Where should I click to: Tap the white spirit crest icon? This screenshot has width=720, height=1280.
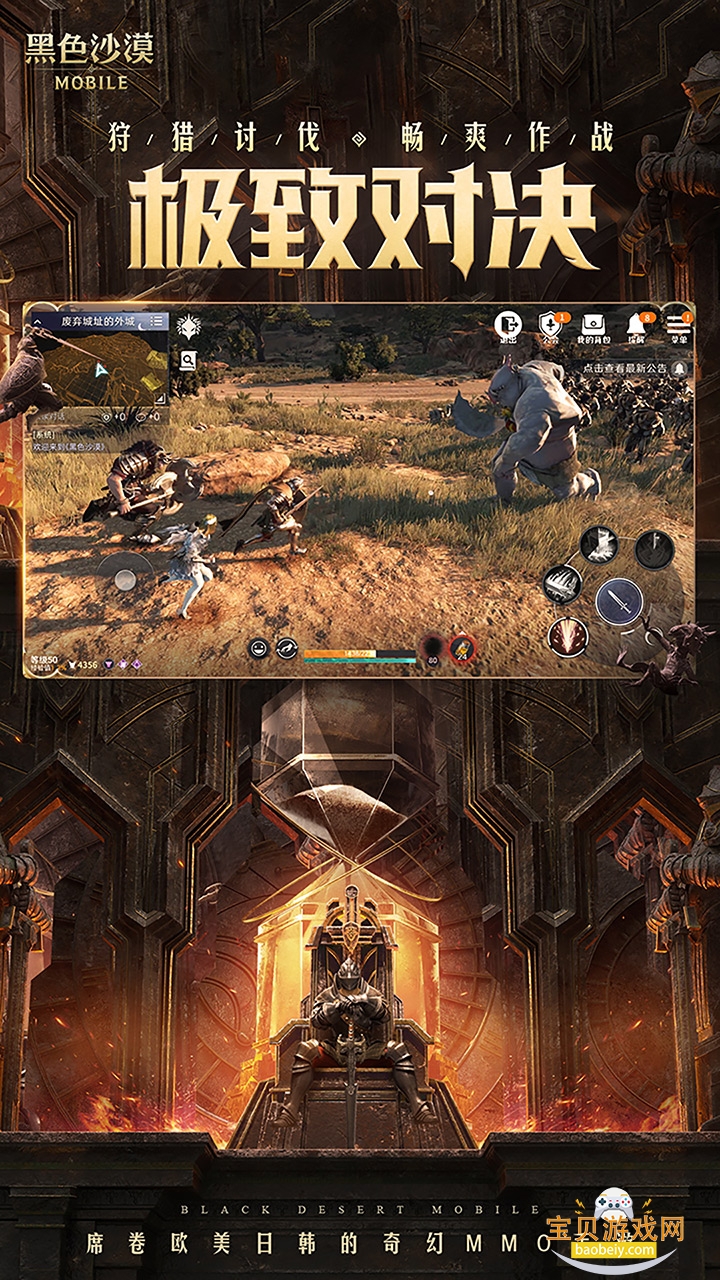click(x=188, y=326)
